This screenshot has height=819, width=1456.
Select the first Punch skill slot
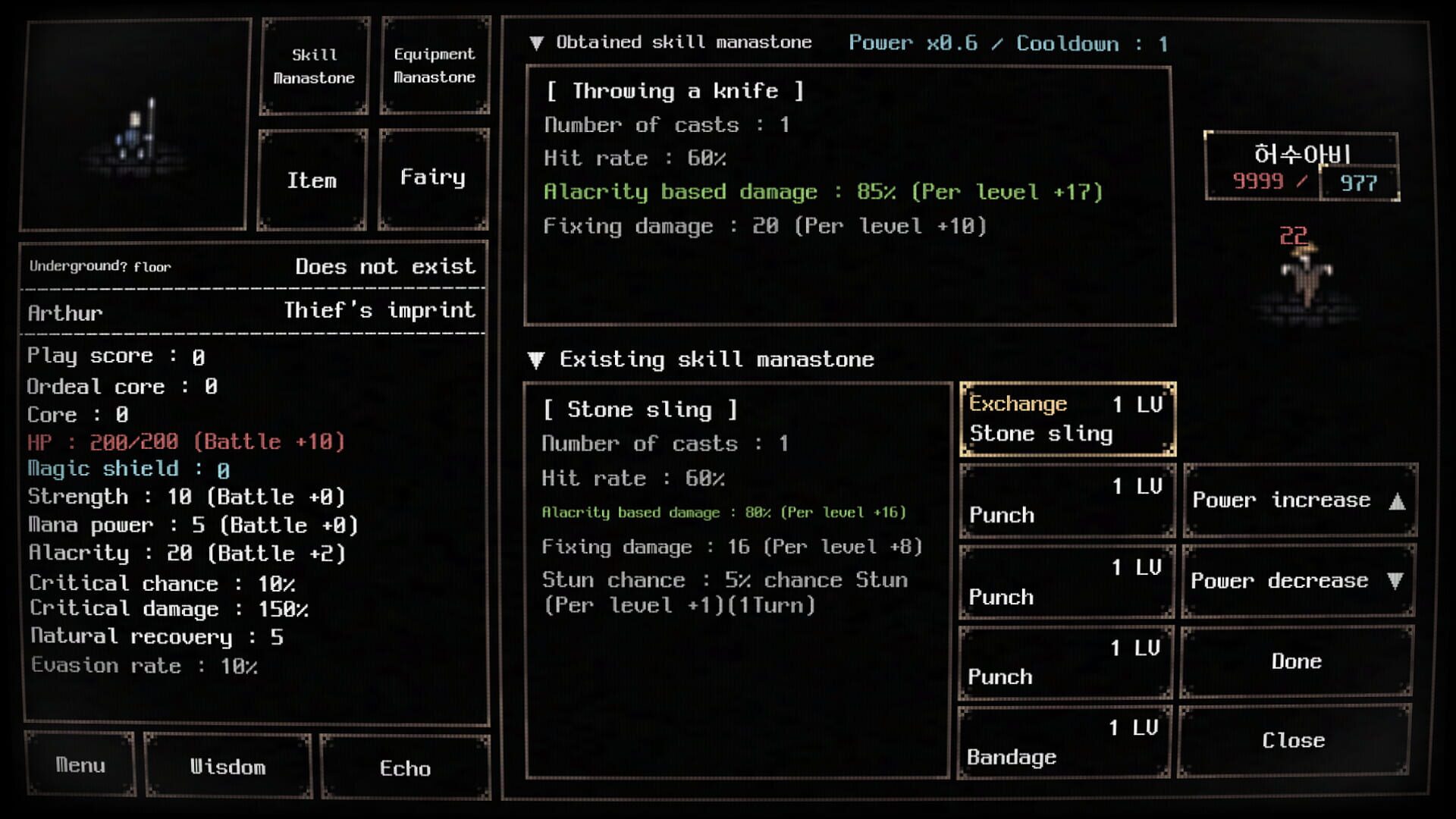tap(1066, 500)
